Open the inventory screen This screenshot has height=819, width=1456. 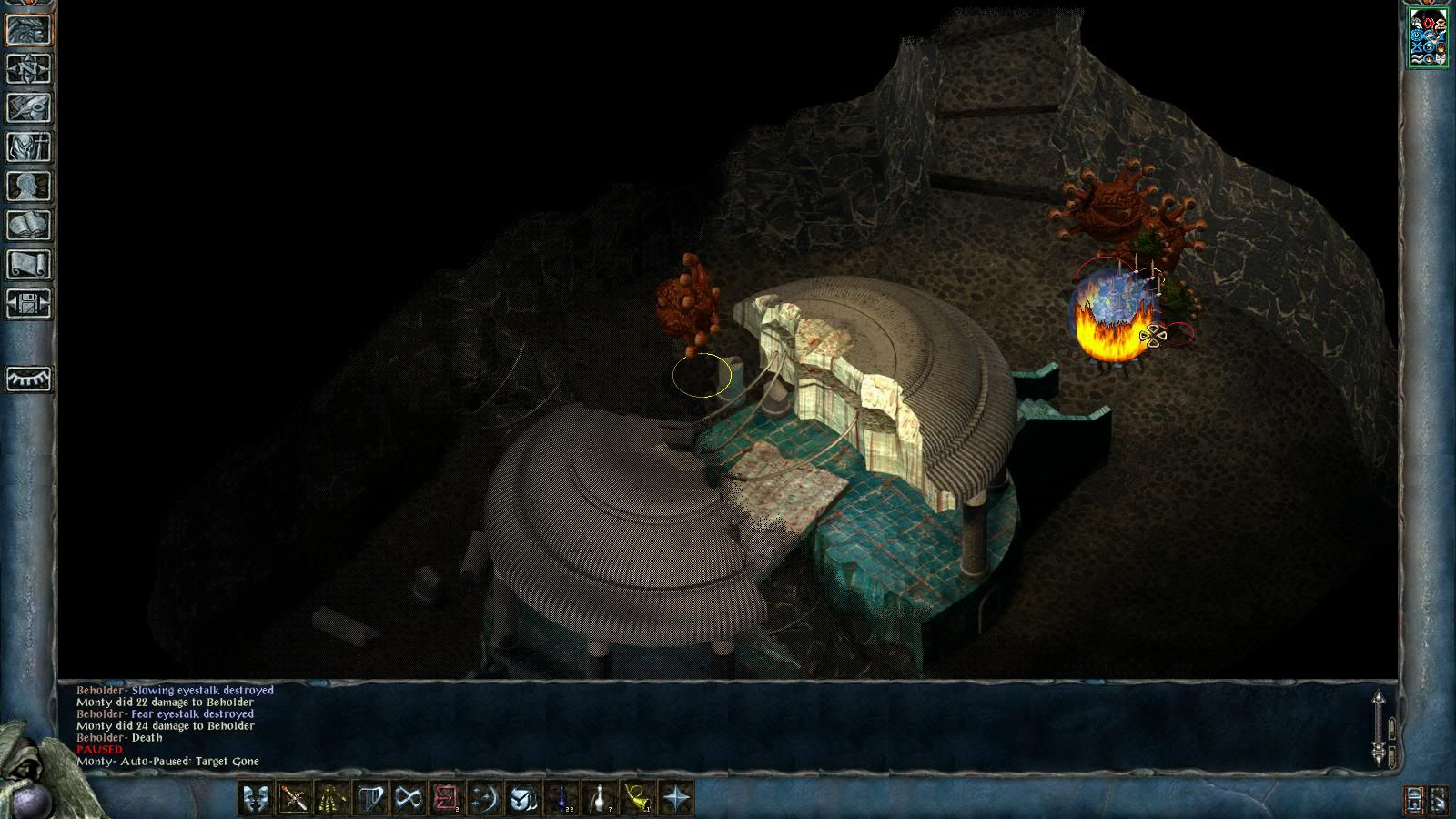coord(29,147)
